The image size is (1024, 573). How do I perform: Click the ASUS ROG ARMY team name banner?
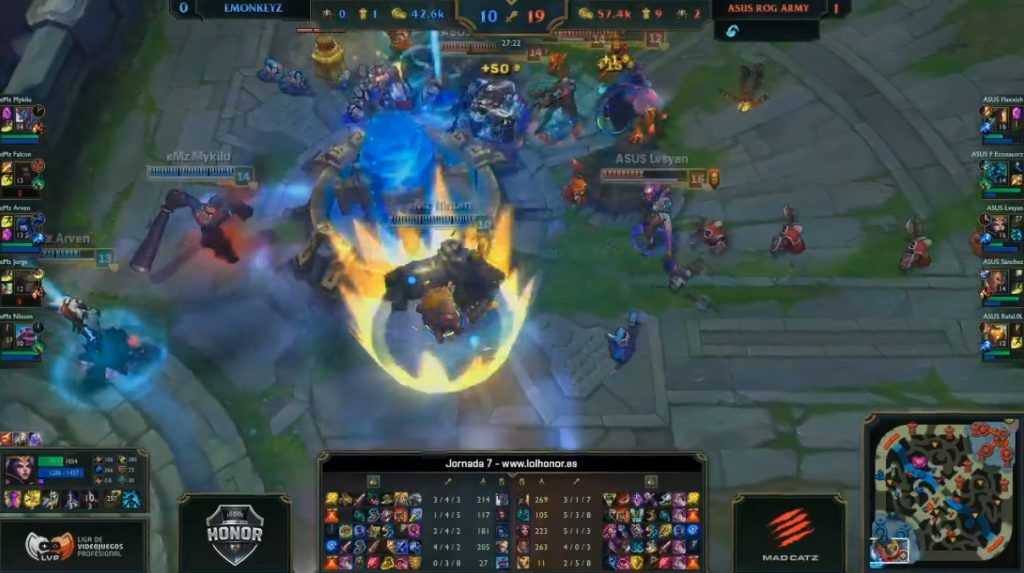(x=769, y=9)
